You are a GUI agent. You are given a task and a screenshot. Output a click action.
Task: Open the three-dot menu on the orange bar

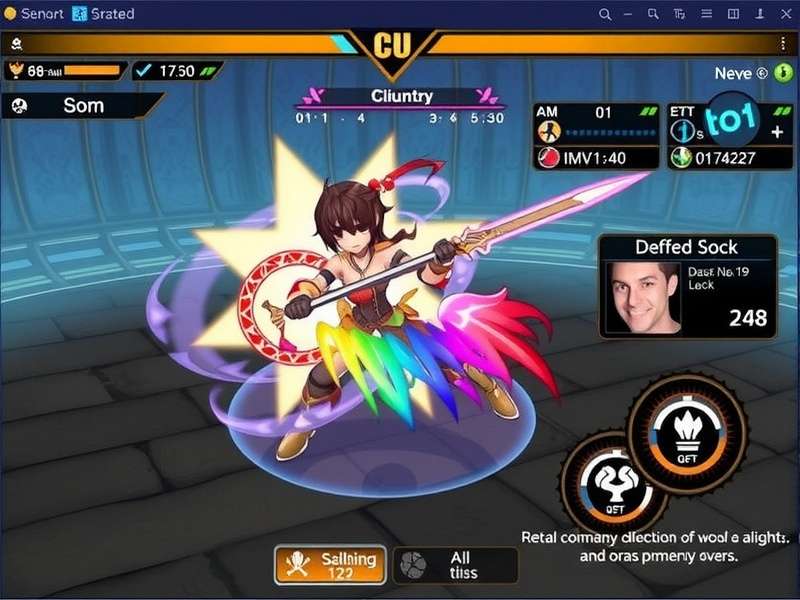coord(783,43)
